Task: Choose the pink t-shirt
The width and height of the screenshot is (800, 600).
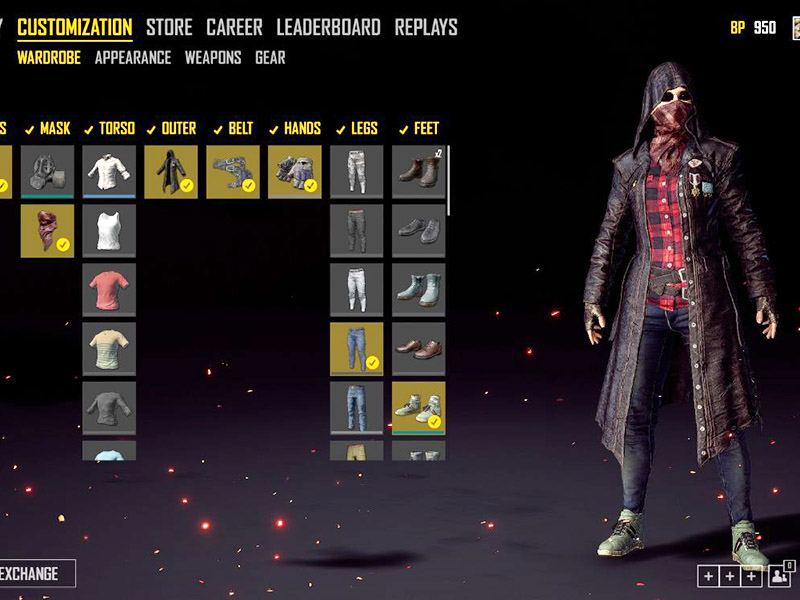Action: pyautogui.click(x=109, y=290)
